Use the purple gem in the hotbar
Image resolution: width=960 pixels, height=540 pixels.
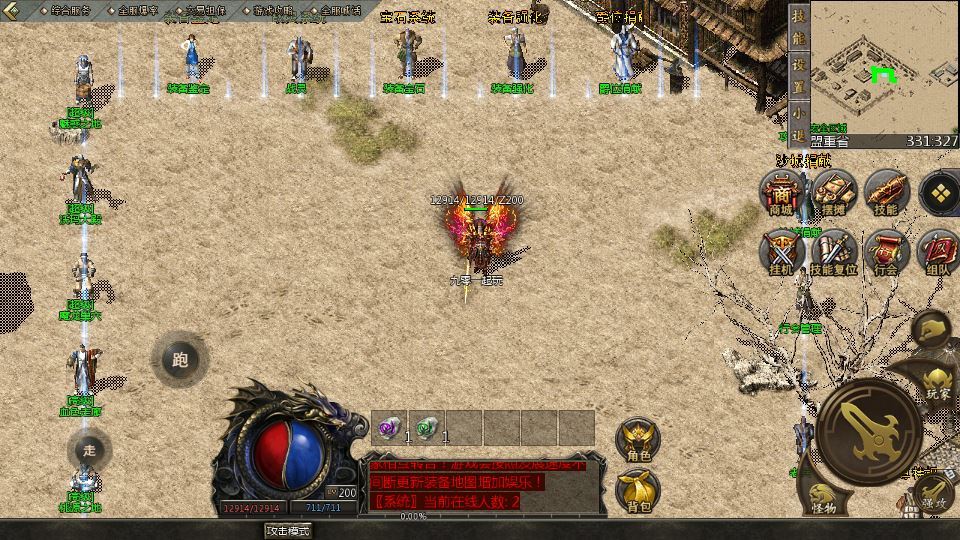click(x=389, y=427)
